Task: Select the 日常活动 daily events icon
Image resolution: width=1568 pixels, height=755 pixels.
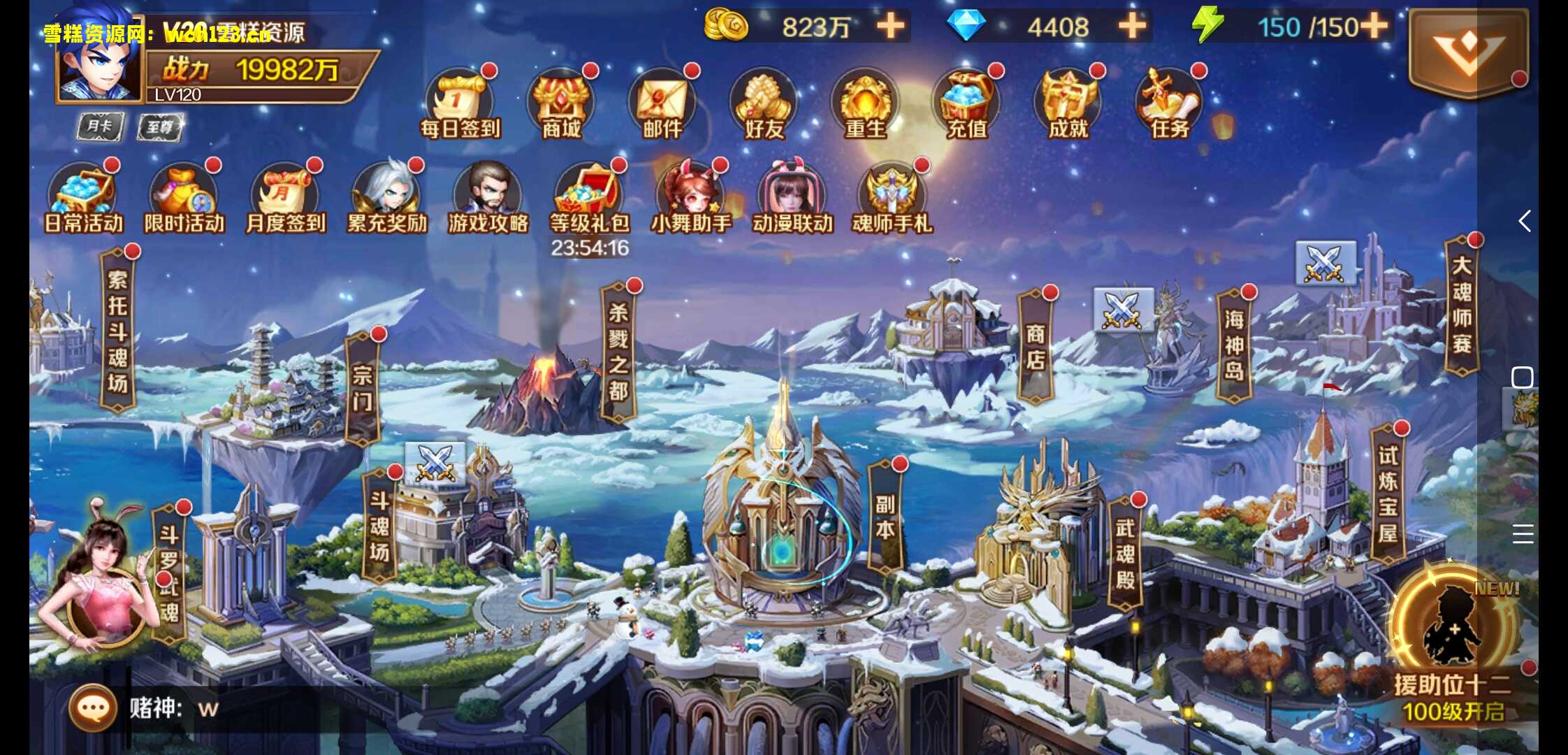Action: click(x=84, y=199)
